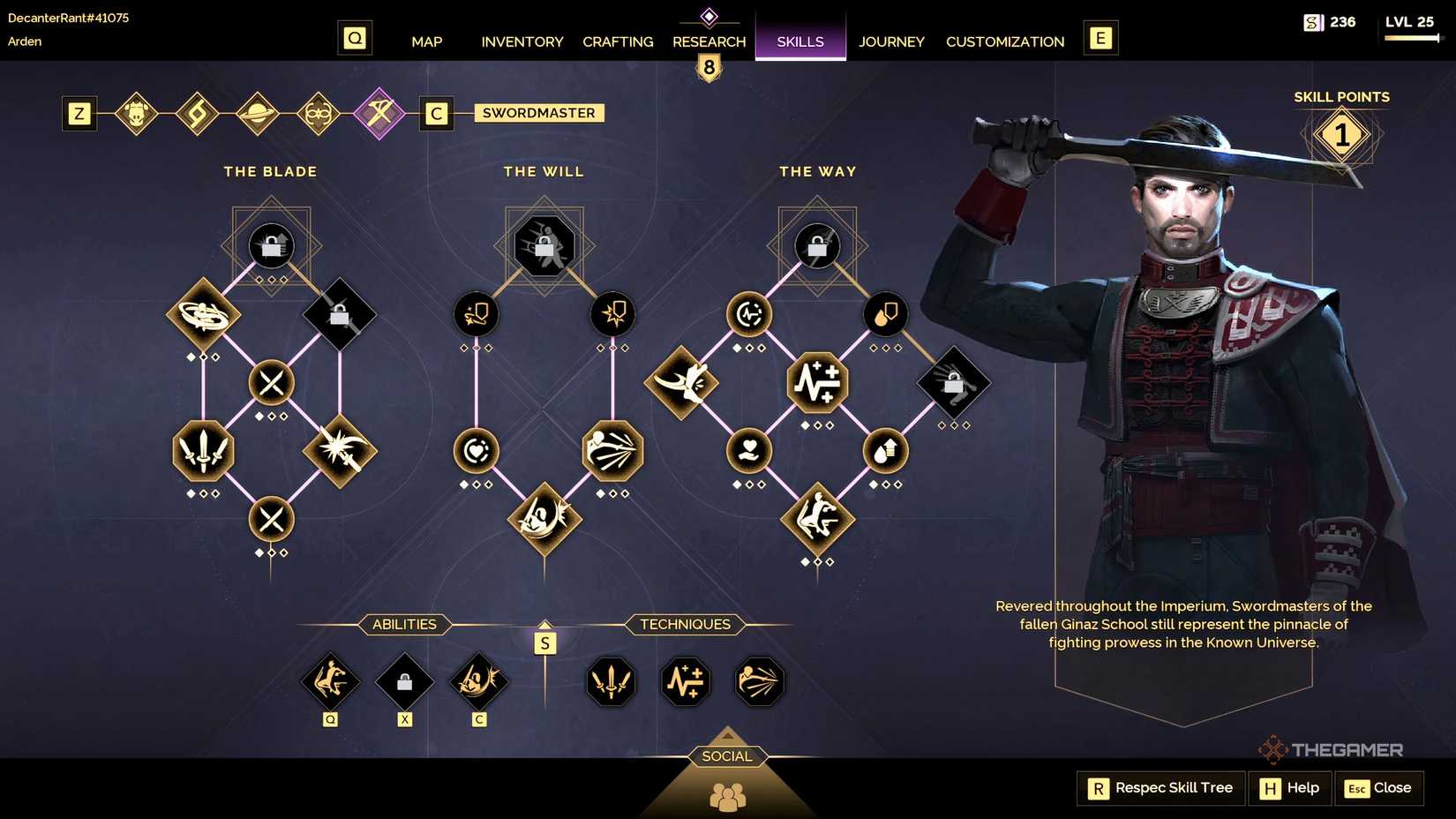Select the highlighted Swordmaster class icon
Screen dimensions: 1456x819
pos(379,113)
